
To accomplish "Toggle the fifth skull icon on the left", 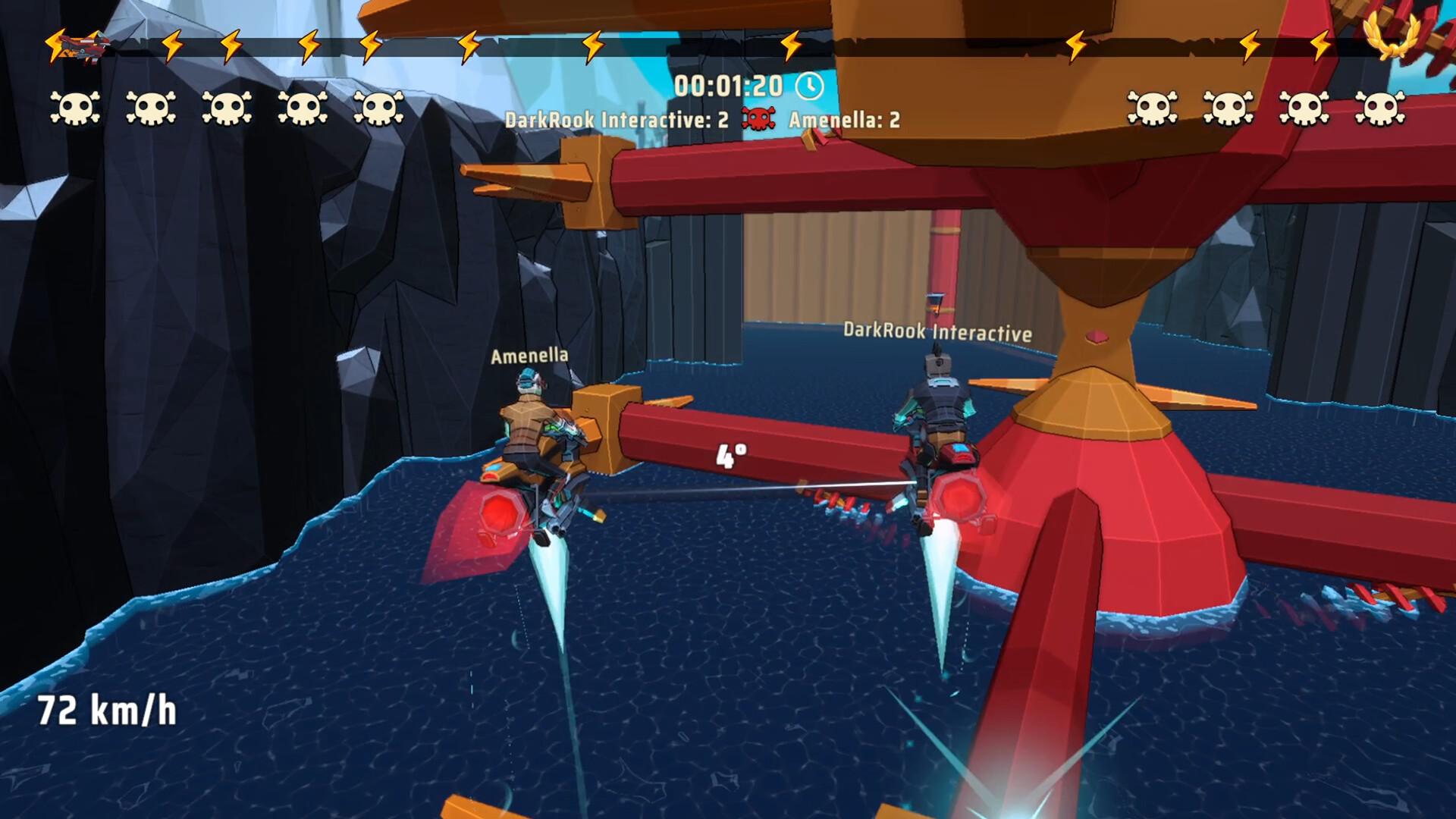I will 378,108.
